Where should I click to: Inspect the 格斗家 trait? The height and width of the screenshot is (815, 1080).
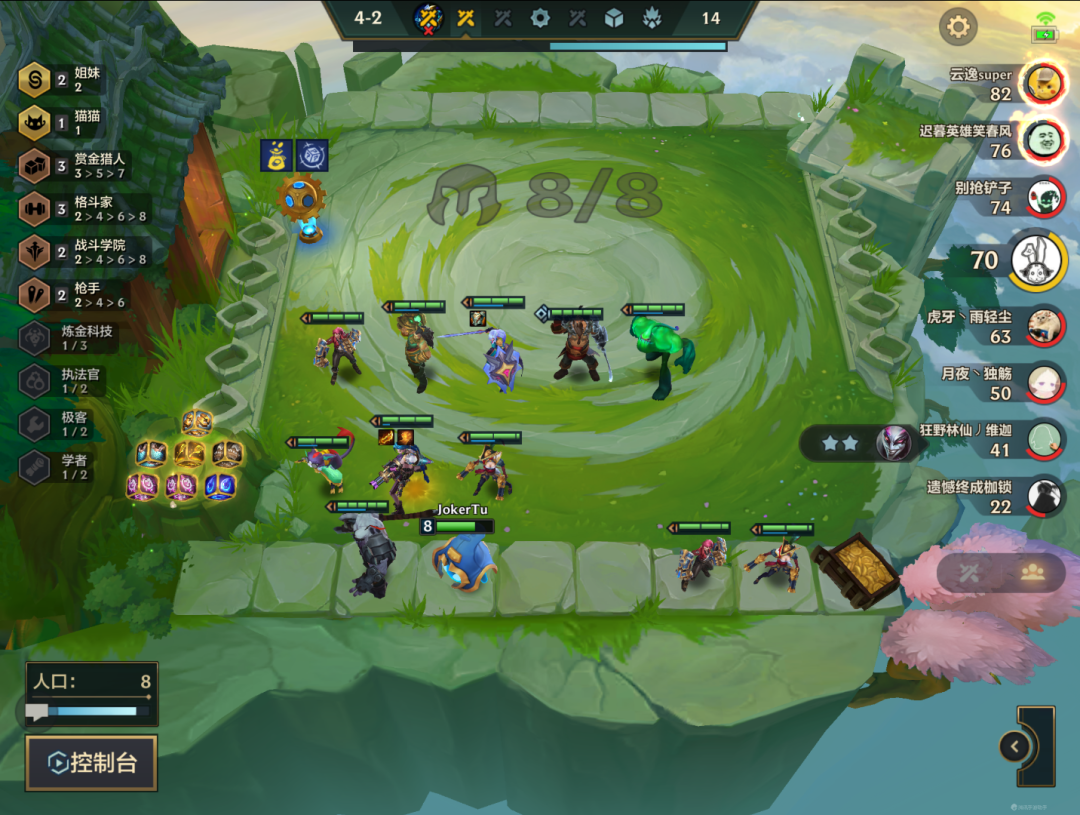[35, 208]
